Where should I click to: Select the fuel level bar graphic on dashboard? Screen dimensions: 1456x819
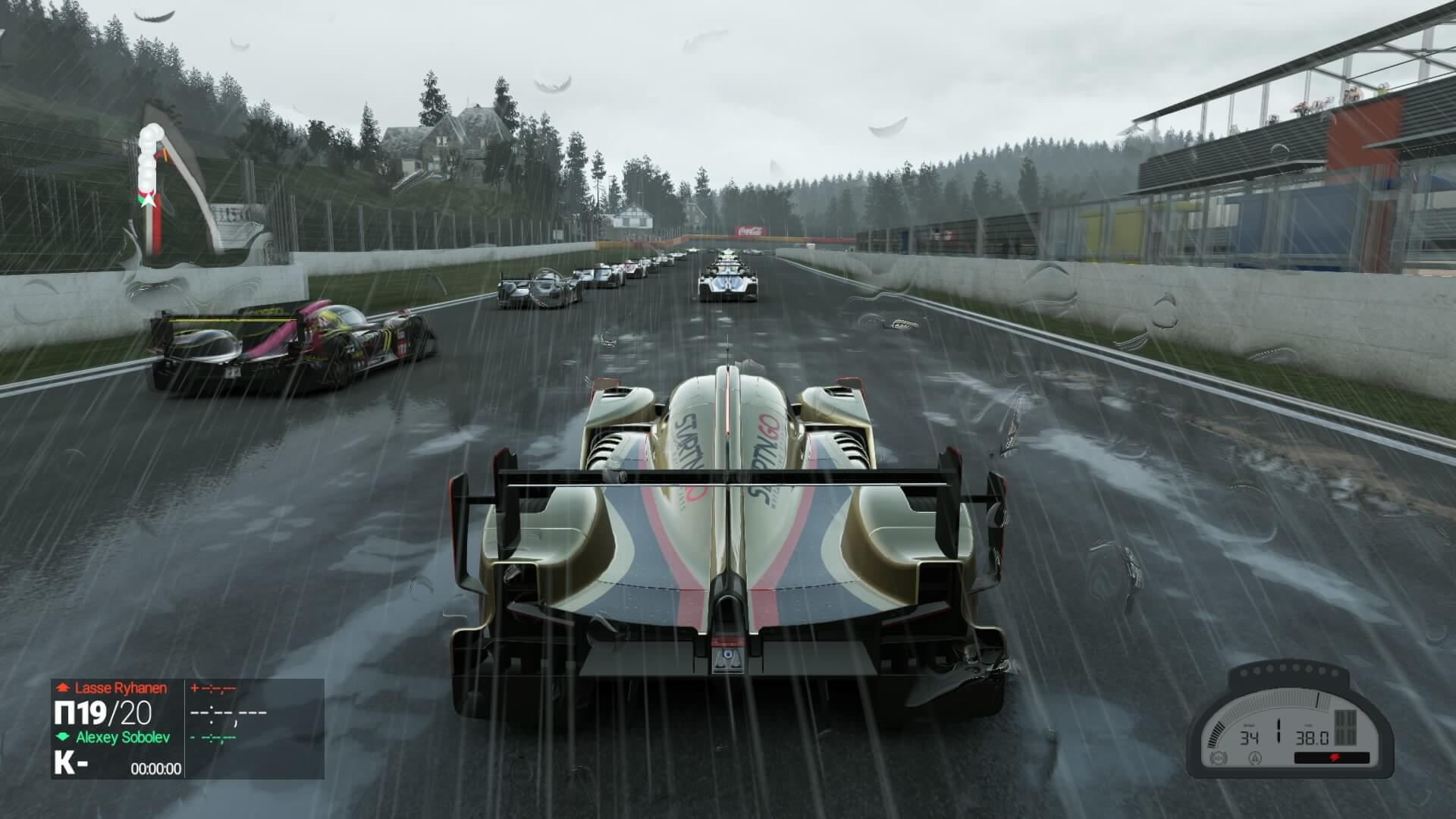coord(1345,728)
